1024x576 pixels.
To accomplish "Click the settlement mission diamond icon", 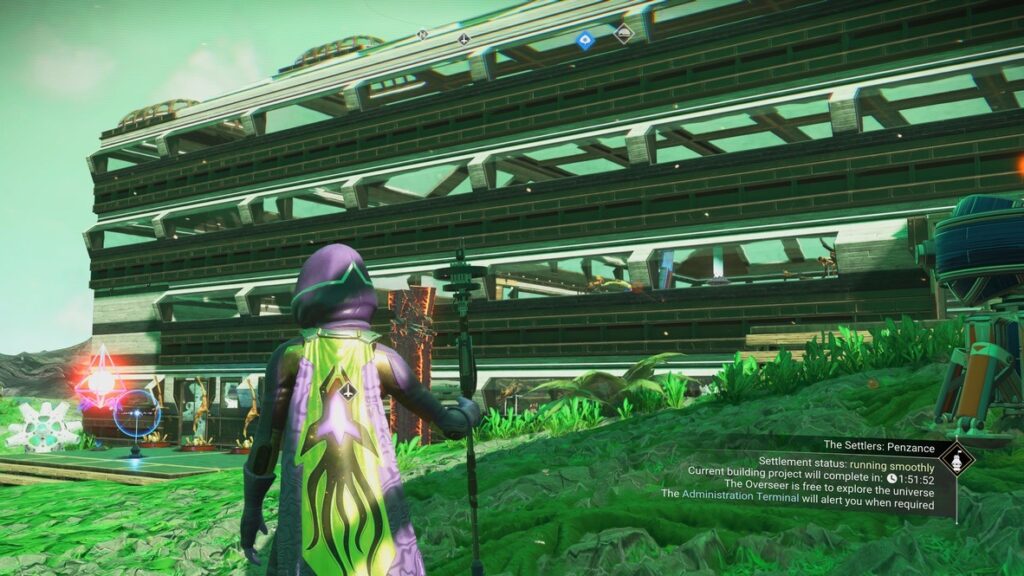I will pyautogui.click(x=957, y=460).
